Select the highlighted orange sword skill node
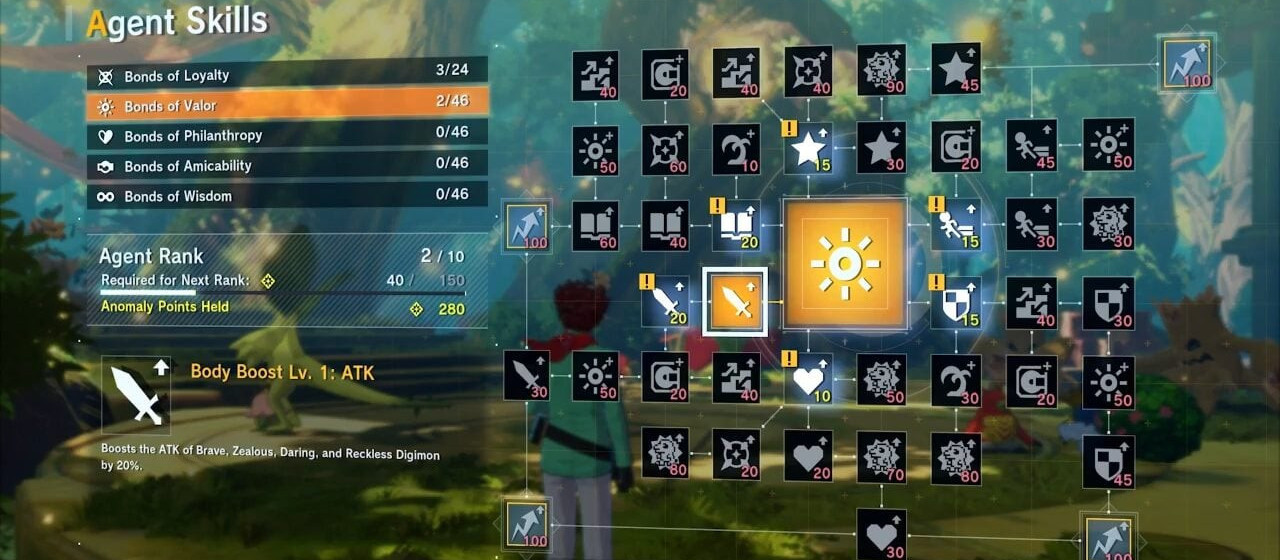The height and width of the screenshot is (560, 1280). coord(736,301)
